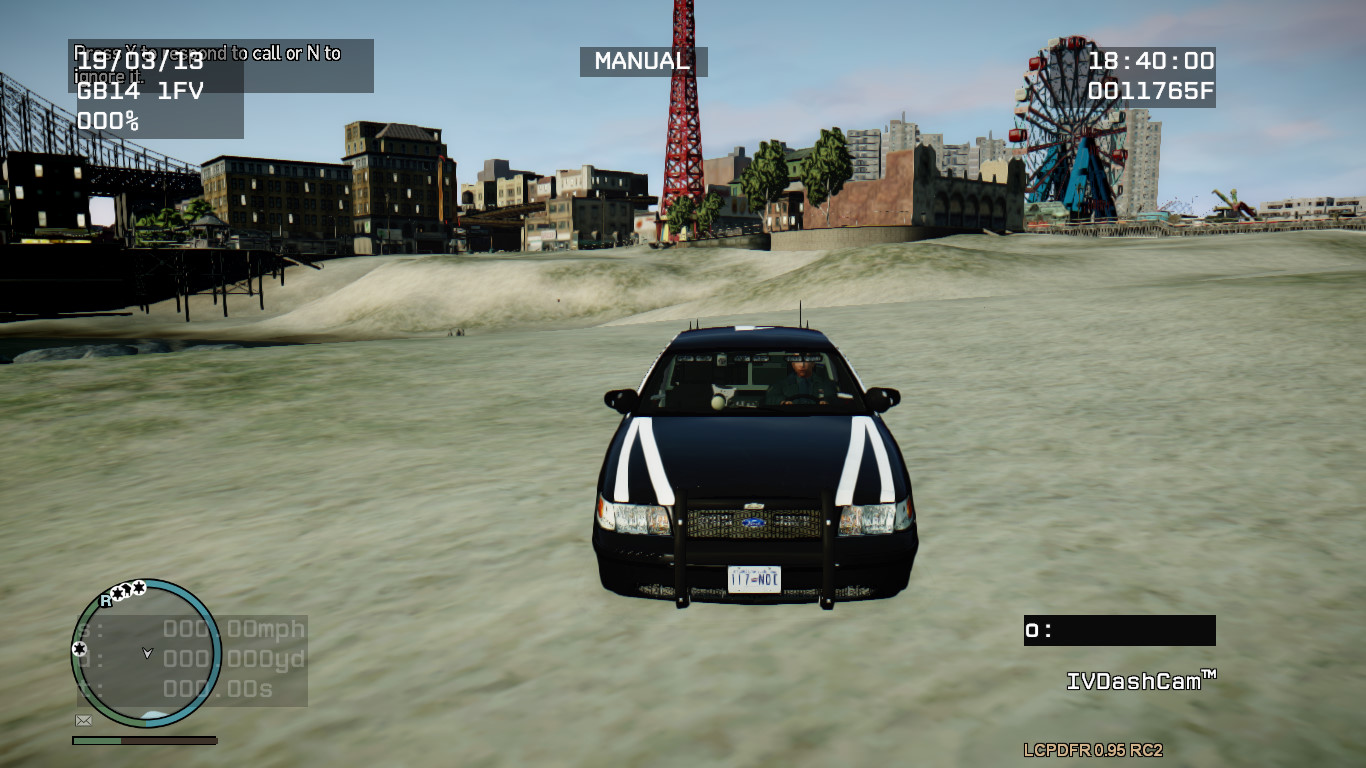This screenshot has height=768, width=1366.
Task: Select the R blip on the radar
Action: (105, 601)
